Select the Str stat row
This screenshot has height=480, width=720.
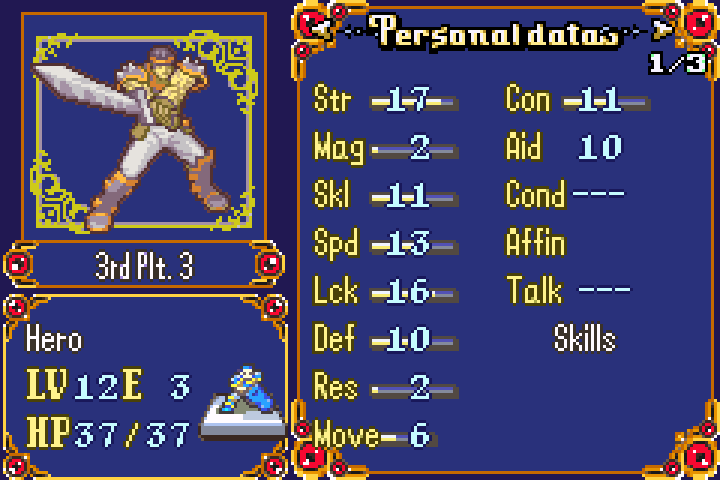(384, 100)
